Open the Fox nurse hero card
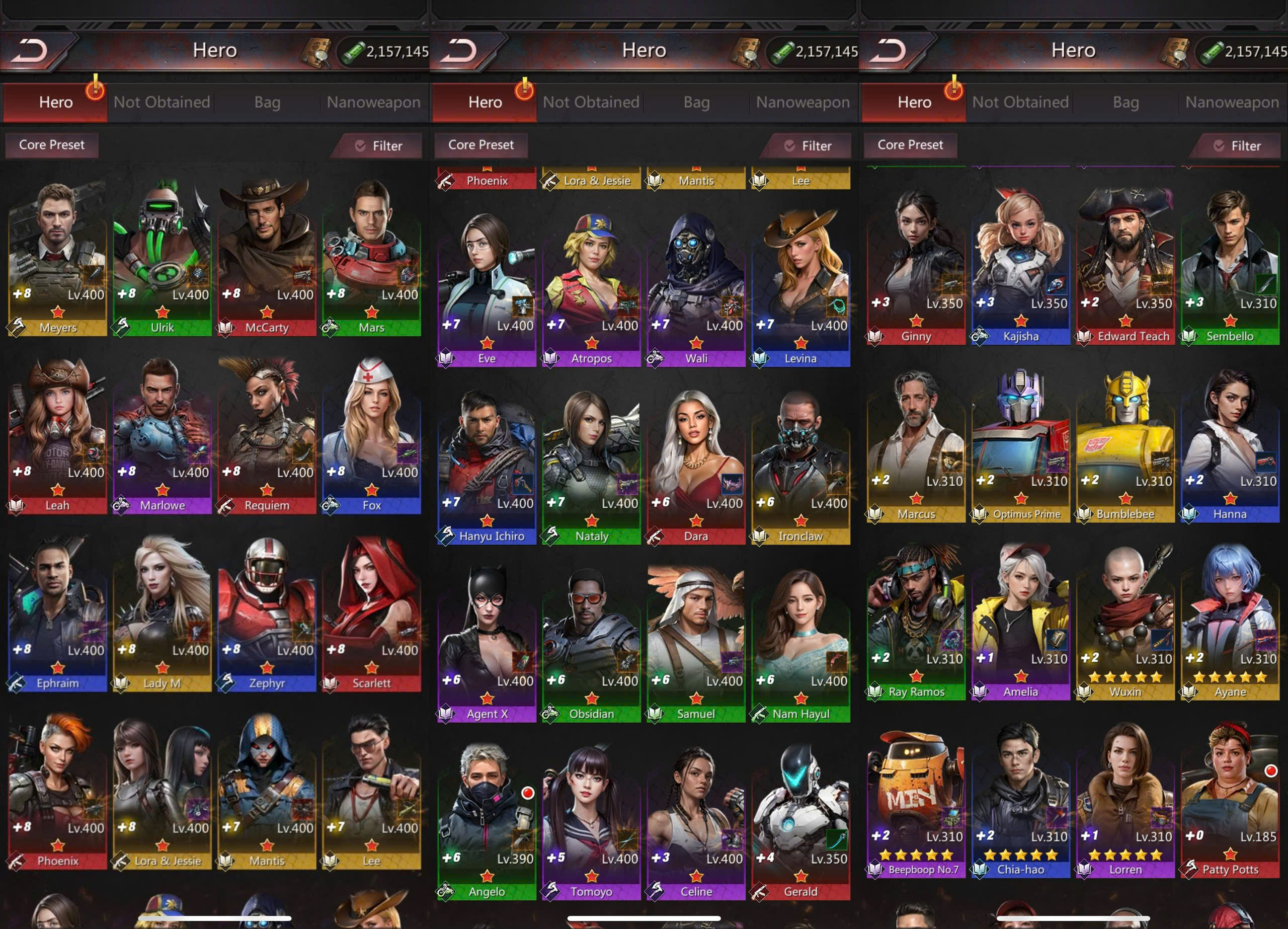The height and width of the screenshot is (929, 1288). pos(371,435)
